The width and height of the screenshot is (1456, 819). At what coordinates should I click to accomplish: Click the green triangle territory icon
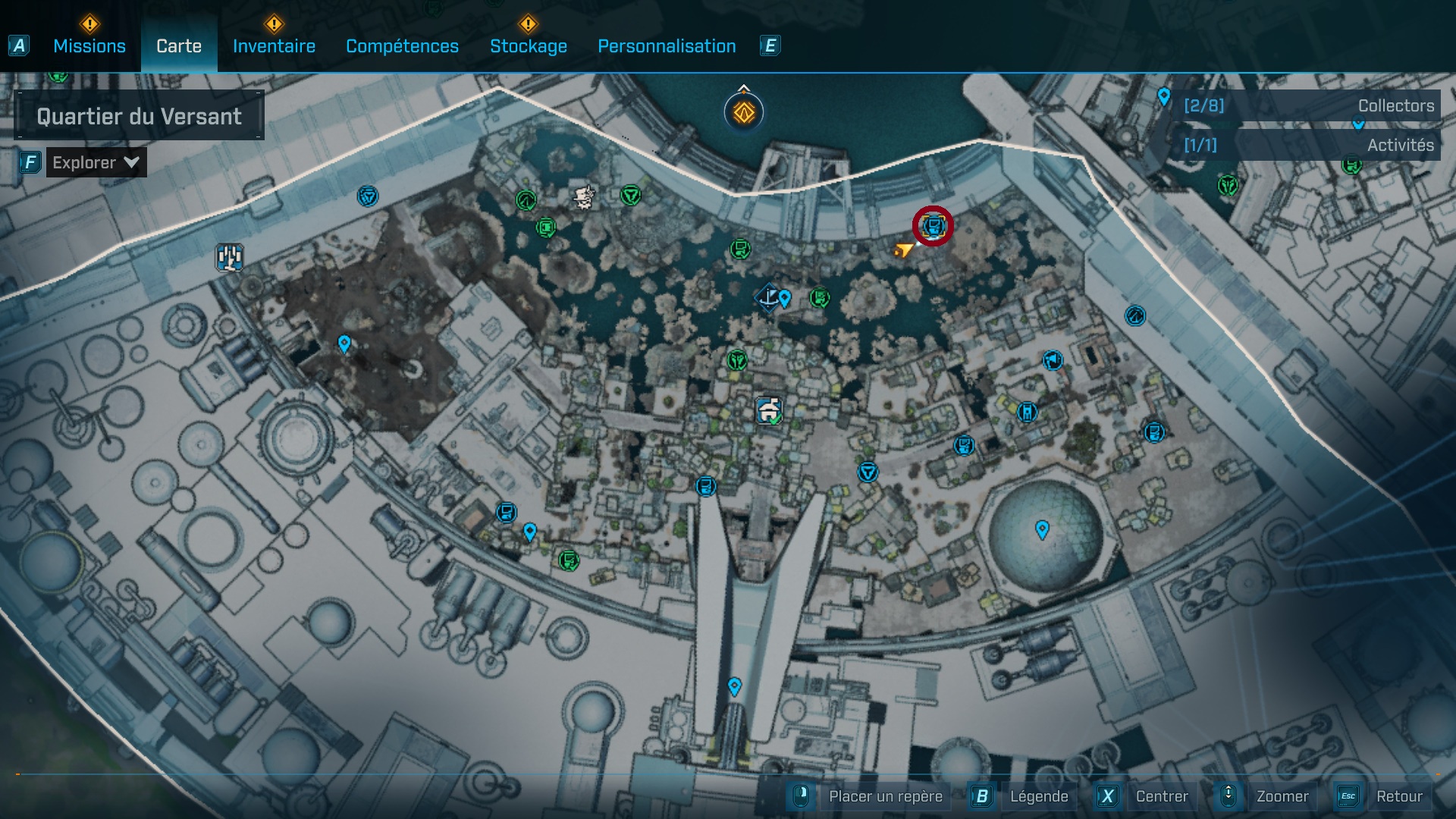coord(632,195)
